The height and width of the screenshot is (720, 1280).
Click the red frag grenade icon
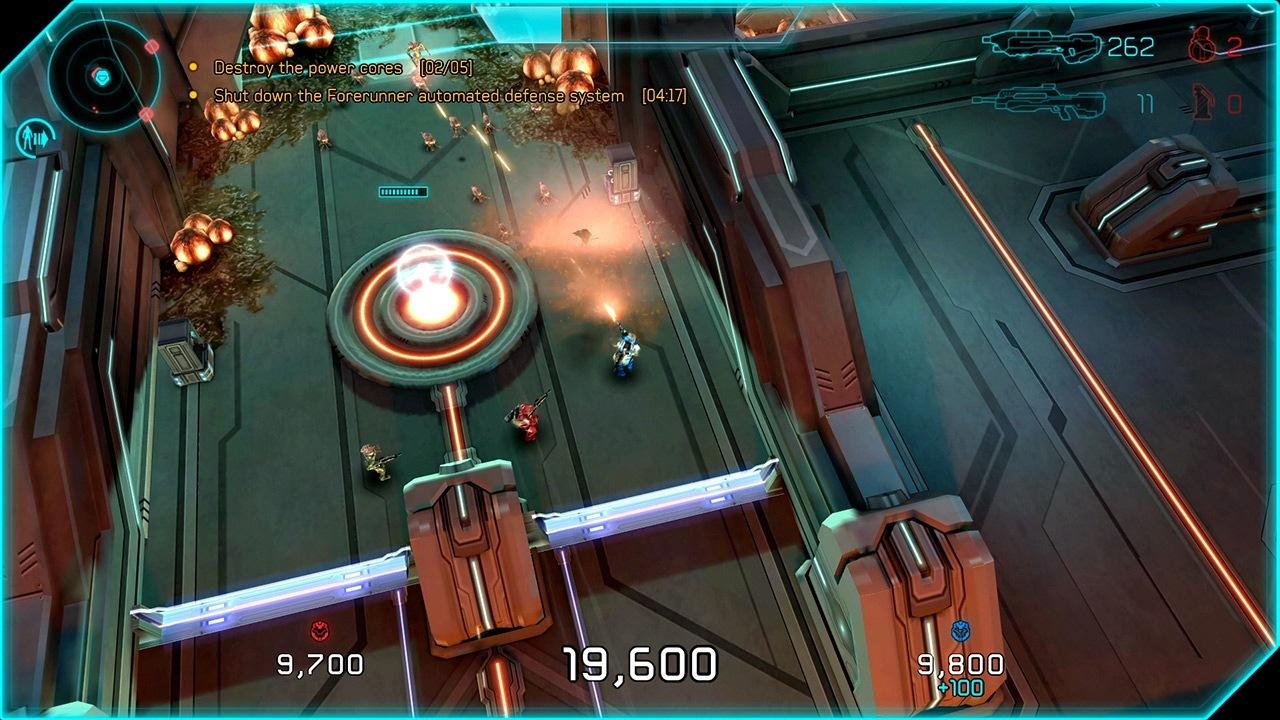(x=1200, y=45)
